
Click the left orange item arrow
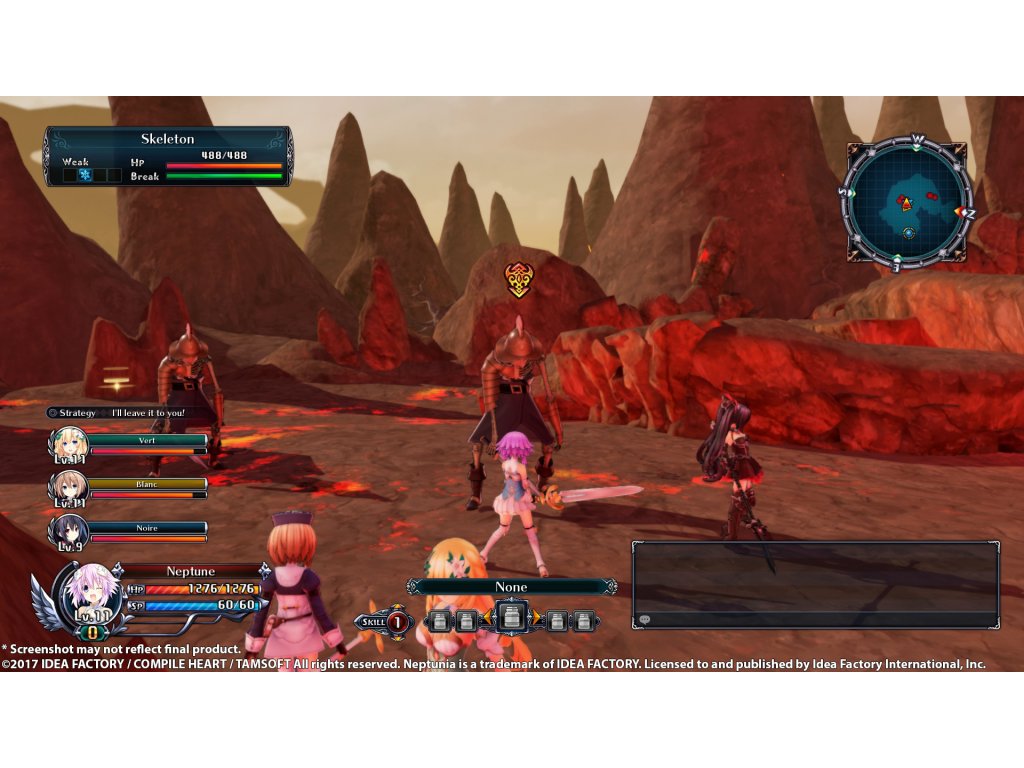point(489,619)
